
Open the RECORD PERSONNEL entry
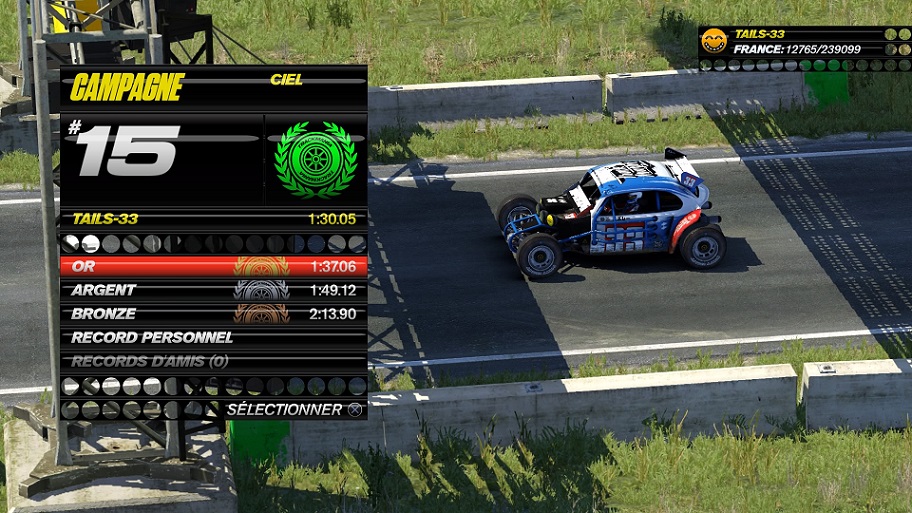click(x=213, y=338)
